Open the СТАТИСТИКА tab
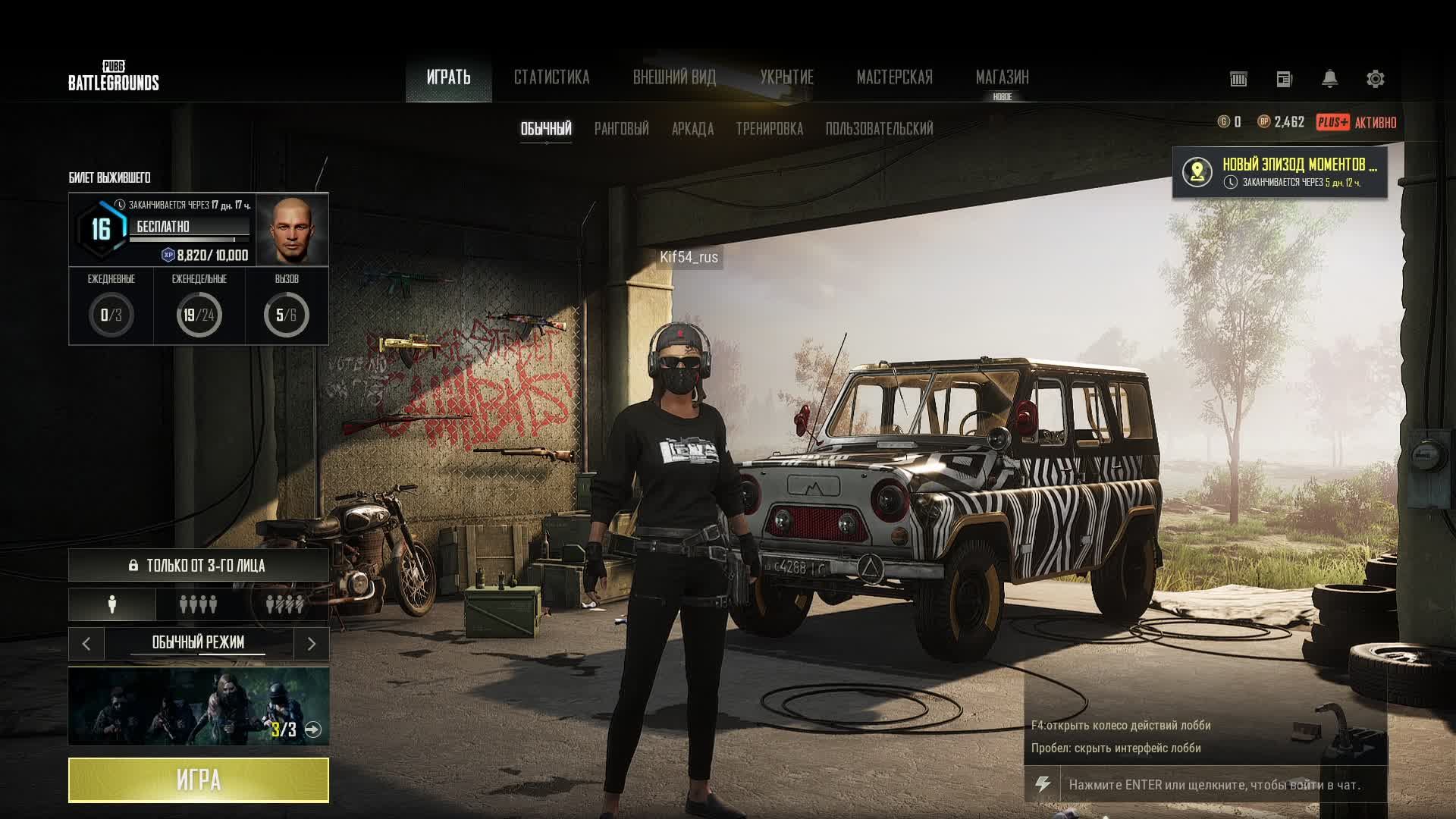Screen dimensions: 1456x819 551,77
